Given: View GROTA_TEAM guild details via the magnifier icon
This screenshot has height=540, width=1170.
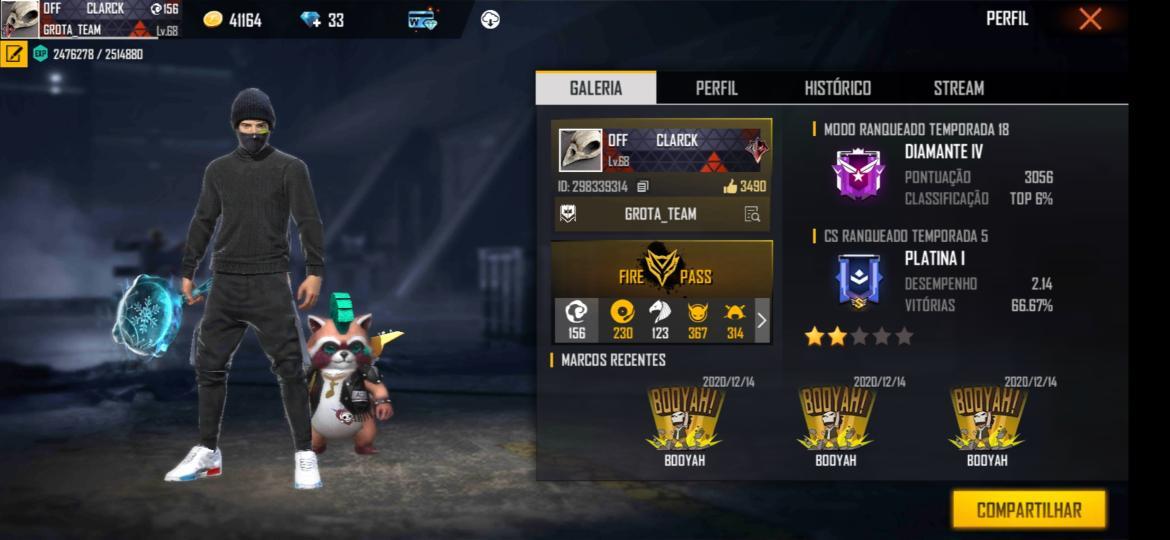Looking at the screenshot, I should 752,214.
